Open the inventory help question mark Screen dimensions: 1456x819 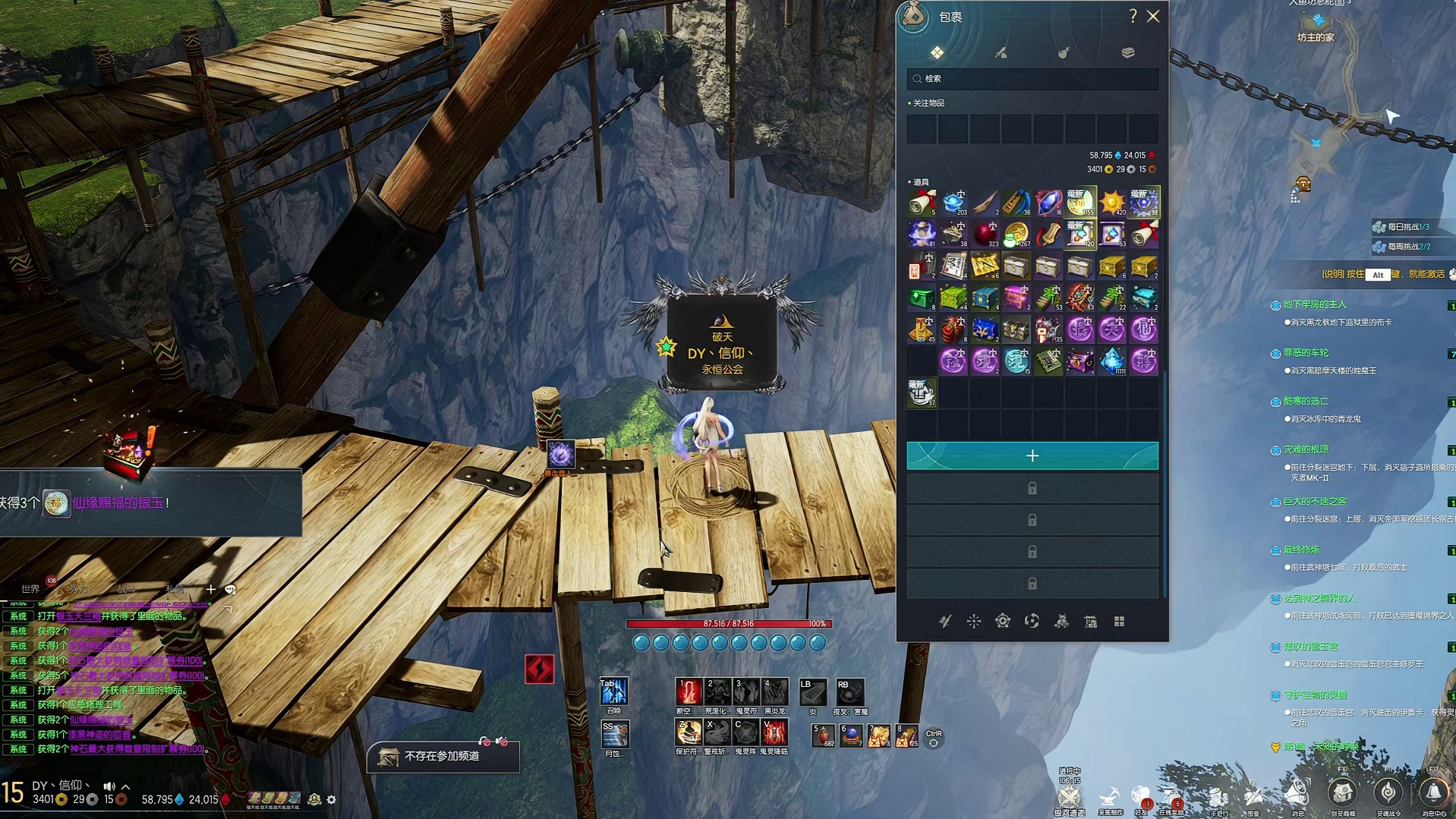coord(1133,16)
